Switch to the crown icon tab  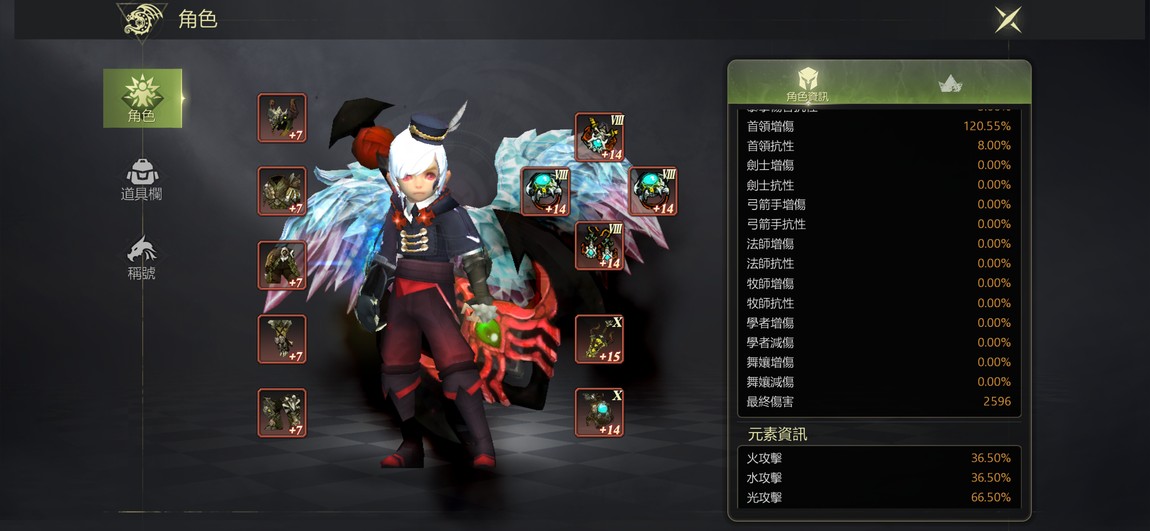950,84
